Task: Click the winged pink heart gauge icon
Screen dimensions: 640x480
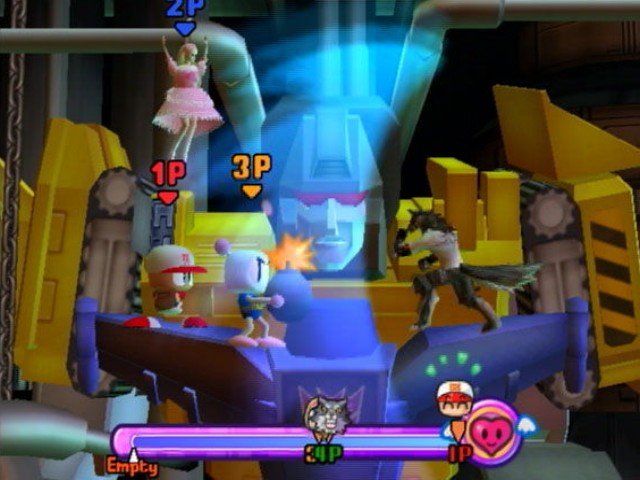Action: [496, 431]
